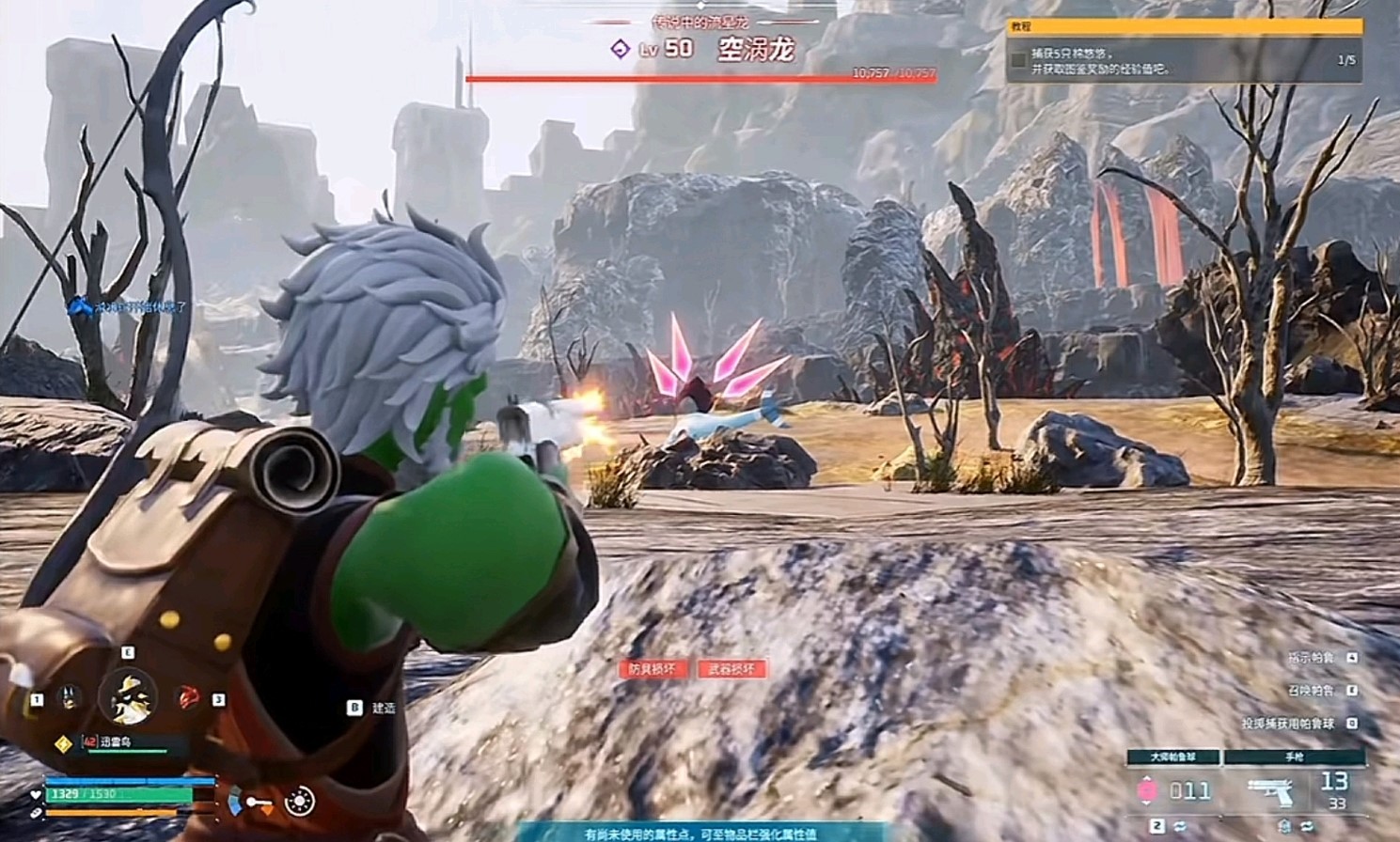Switch to the previous Pal in party
Image resolution: width=1400 pixels, height=842 pixels.
[69, 698]
